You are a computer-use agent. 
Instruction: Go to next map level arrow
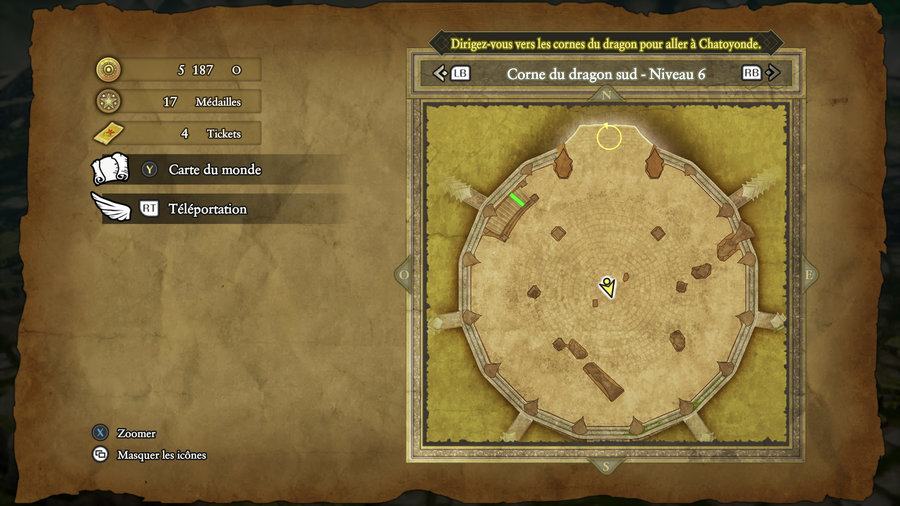(x=777, y=73)
